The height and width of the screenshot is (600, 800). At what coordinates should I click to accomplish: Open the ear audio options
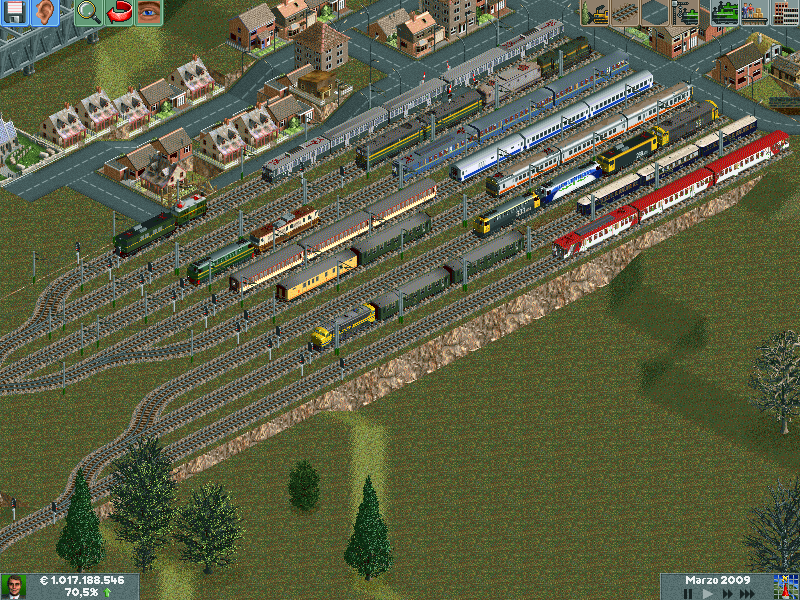click(x=44, y=13)
